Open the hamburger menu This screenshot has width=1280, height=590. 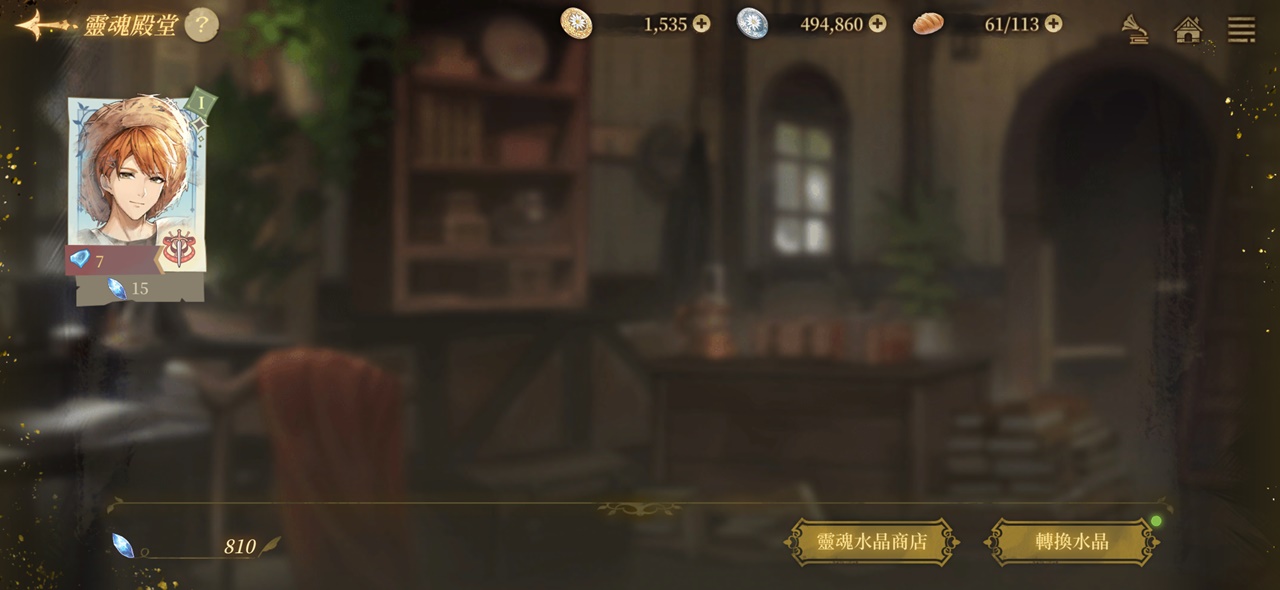pos(1241,29)
